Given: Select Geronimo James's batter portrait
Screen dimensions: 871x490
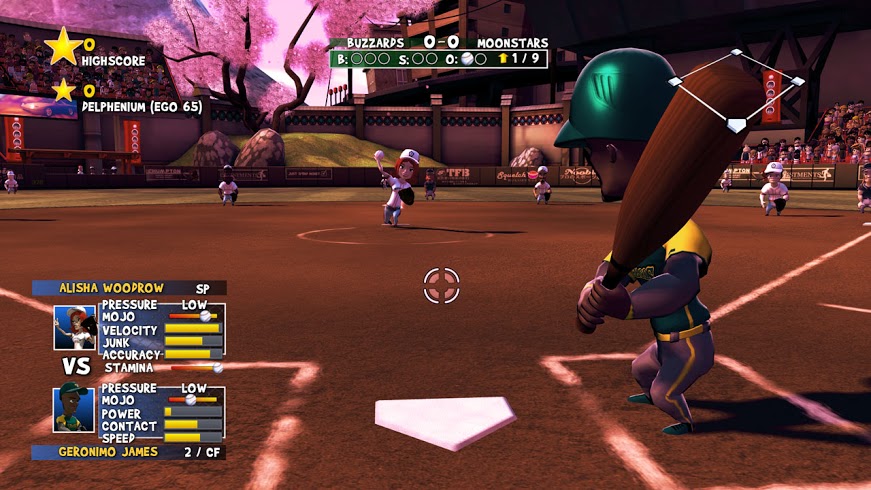Looking at the screenshot, I should pyautogui.click(x=75, y=408).
